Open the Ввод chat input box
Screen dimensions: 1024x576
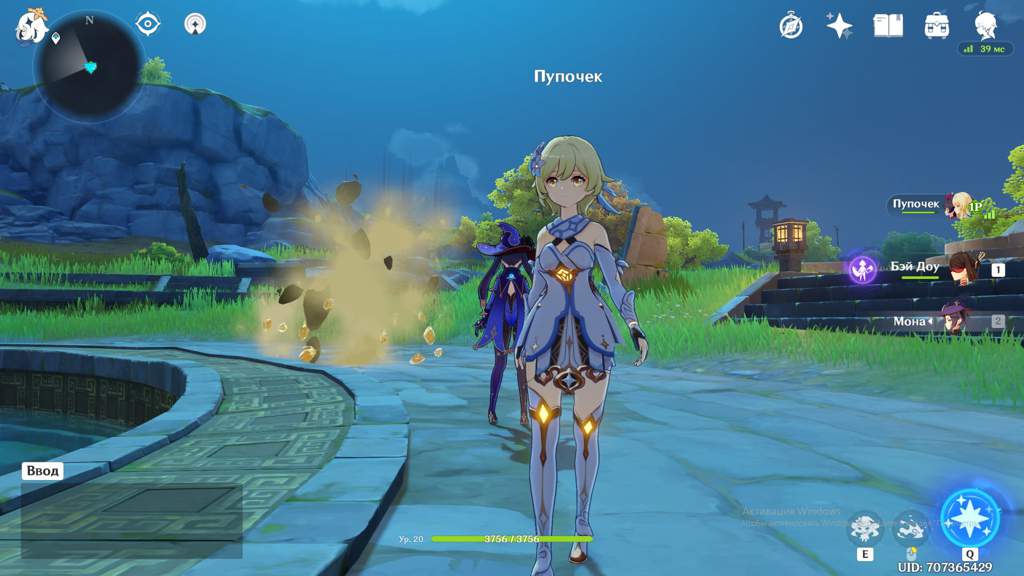point(44,471)
